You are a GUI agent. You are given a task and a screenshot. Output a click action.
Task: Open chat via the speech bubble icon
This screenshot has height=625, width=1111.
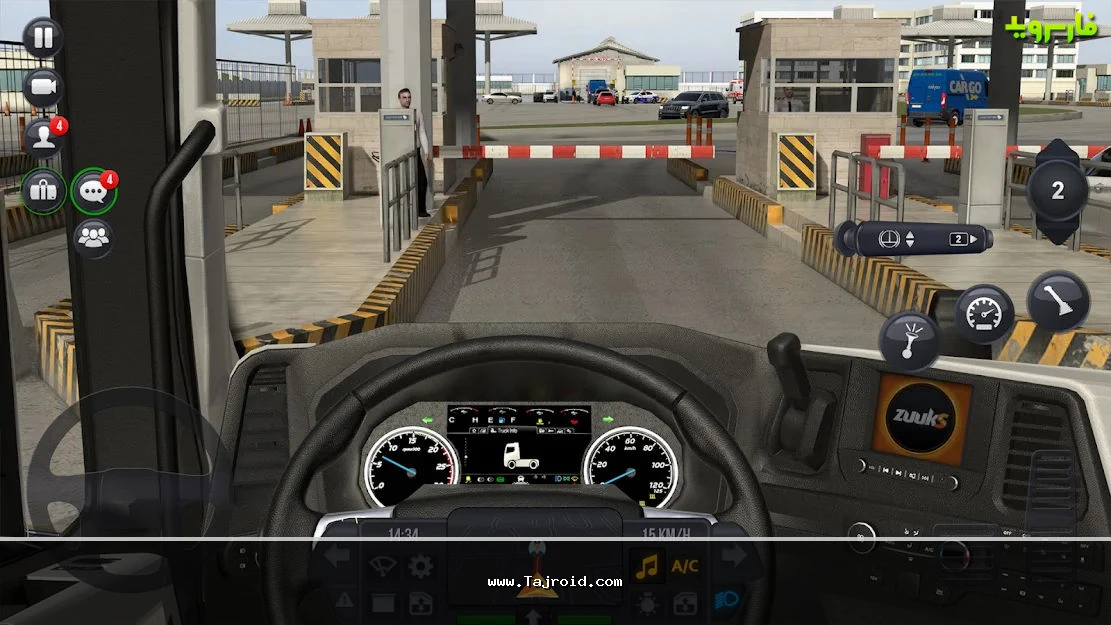(x=93, y=190)
